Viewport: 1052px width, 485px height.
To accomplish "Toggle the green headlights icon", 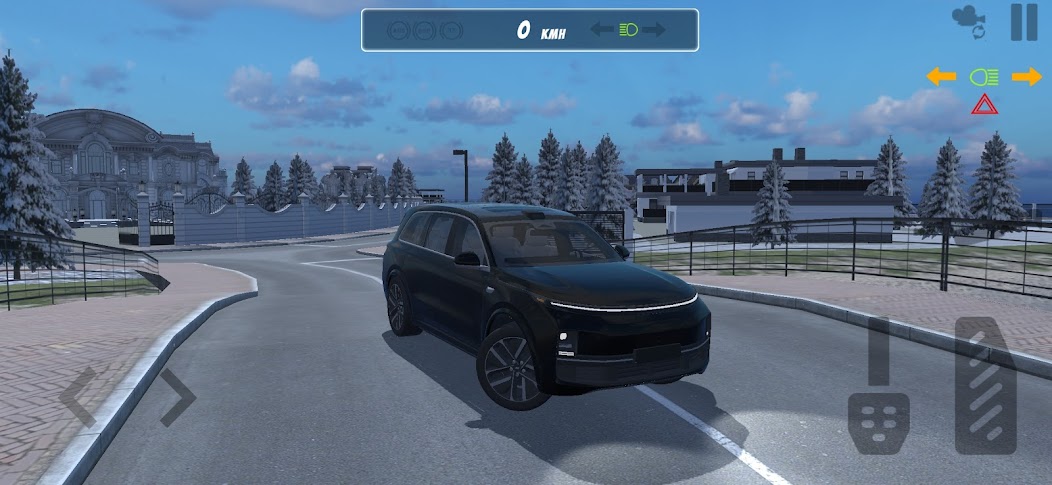I will 984,76.
